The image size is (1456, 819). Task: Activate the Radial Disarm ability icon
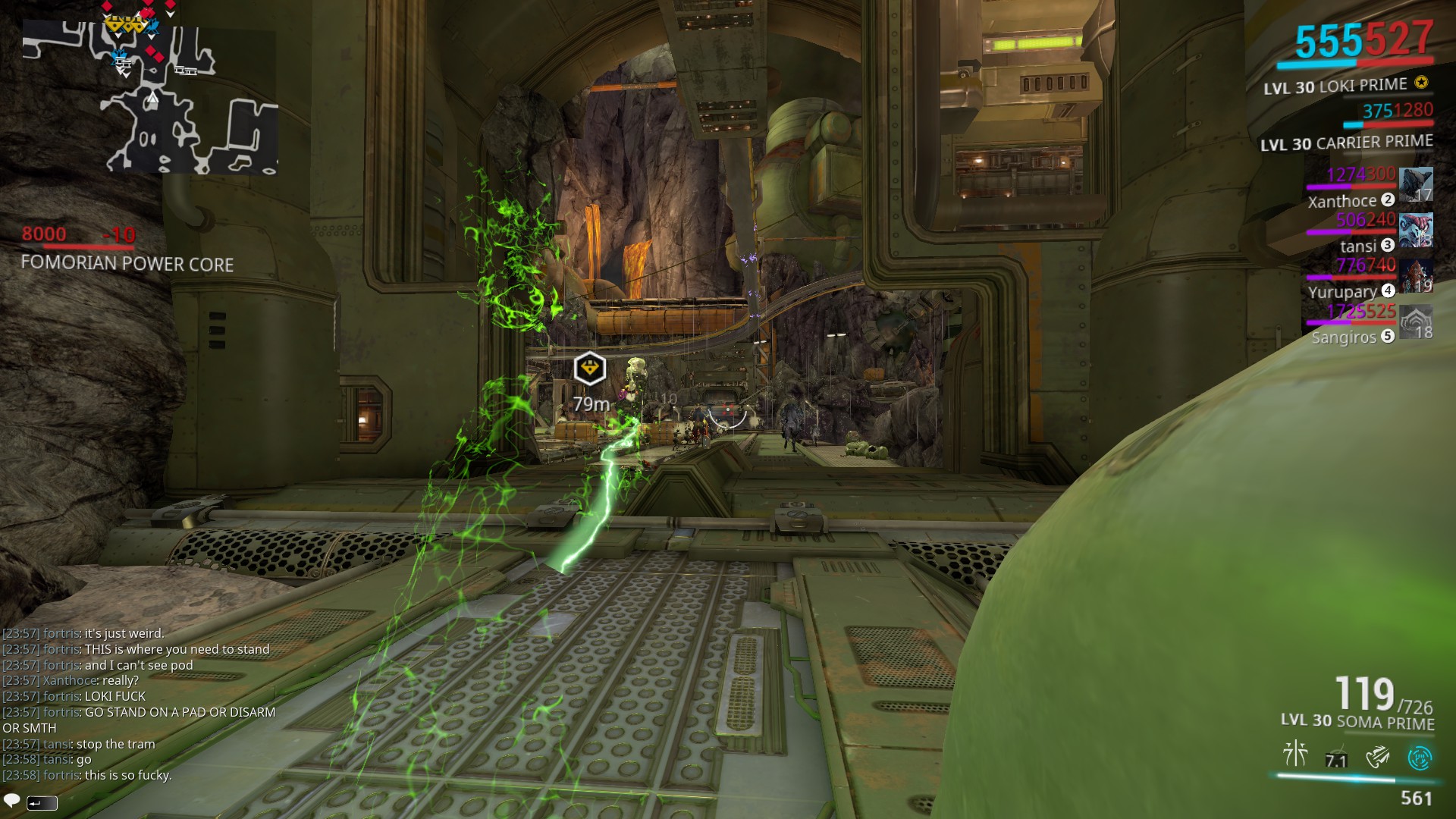(x=1419, y=757)
